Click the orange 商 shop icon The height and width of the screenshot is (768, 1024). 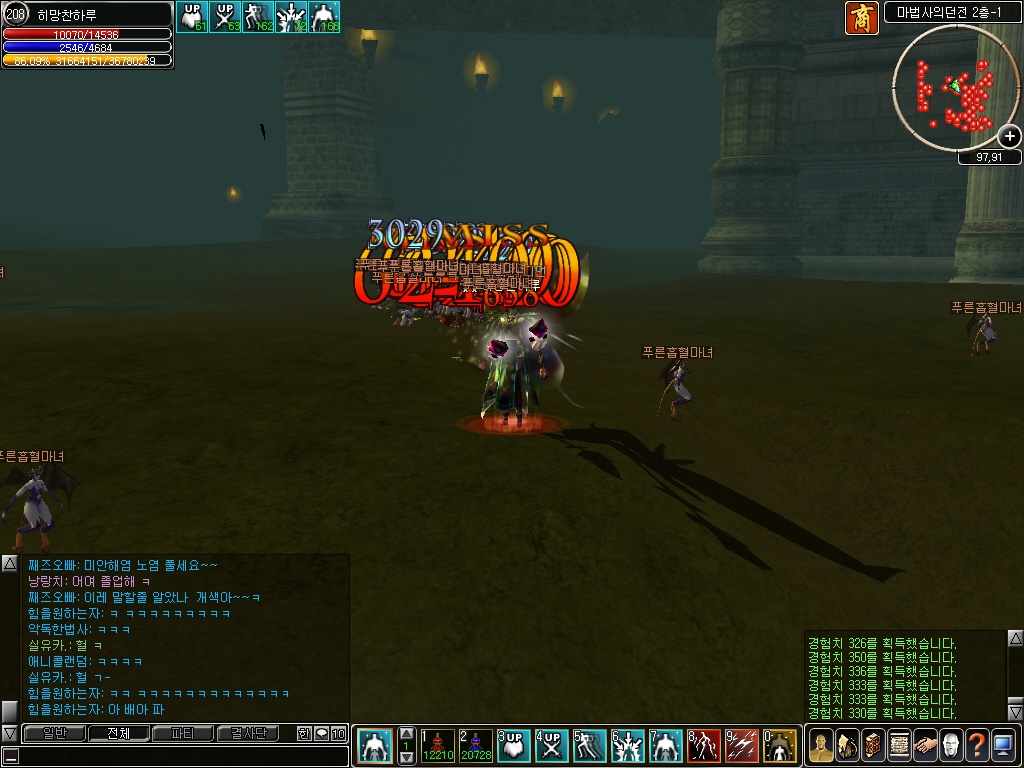click(x=861, y=18)
